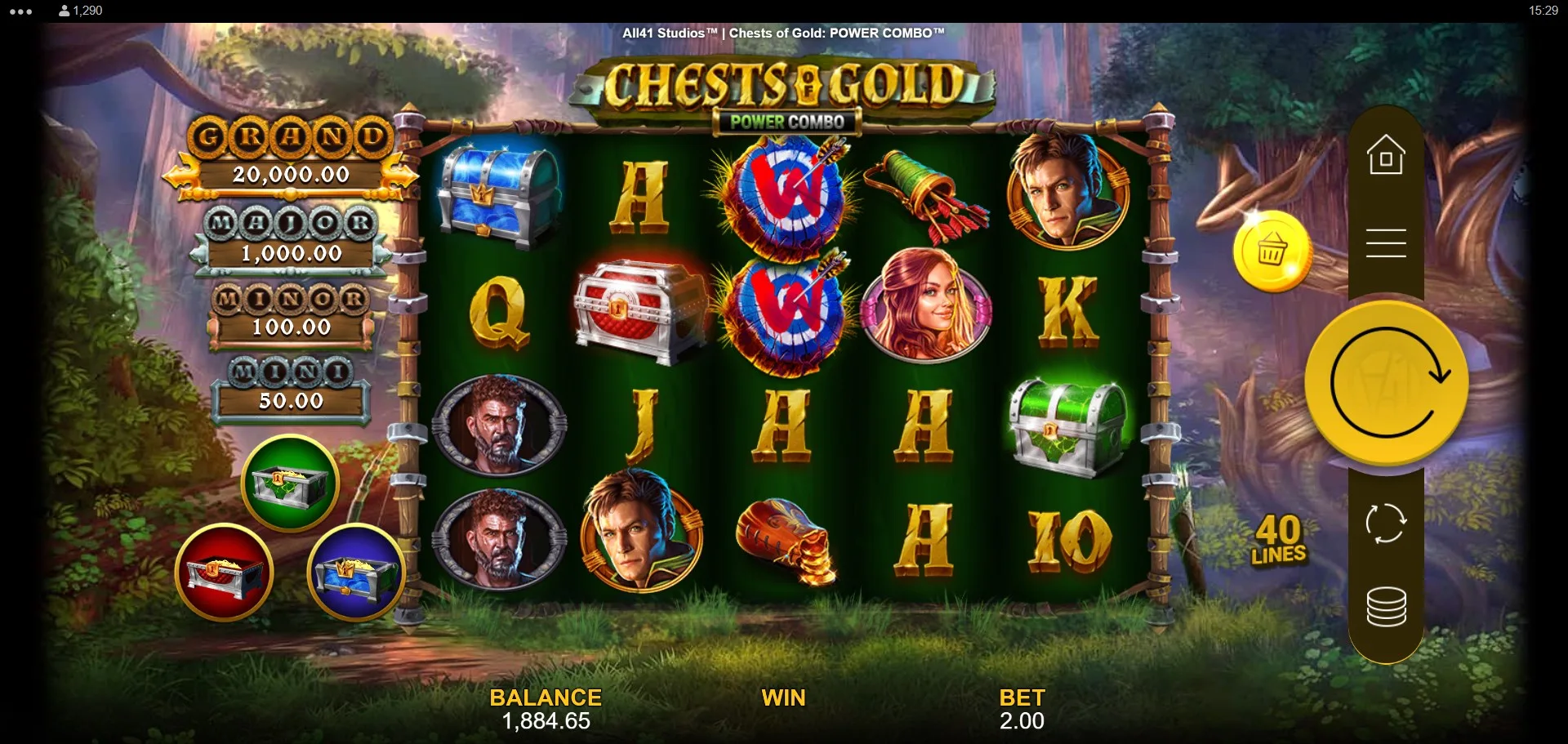Screen dimensions: 1568x744
Task: Go to the home lobby icon
Action: tap(1386, 155)
